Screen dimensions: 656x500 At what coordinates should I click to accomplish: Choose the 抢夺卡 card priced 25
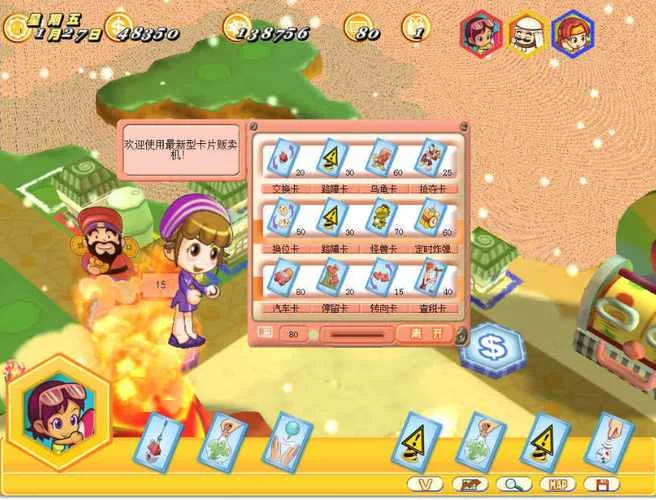pyautogui.click(x=431, y=156)
